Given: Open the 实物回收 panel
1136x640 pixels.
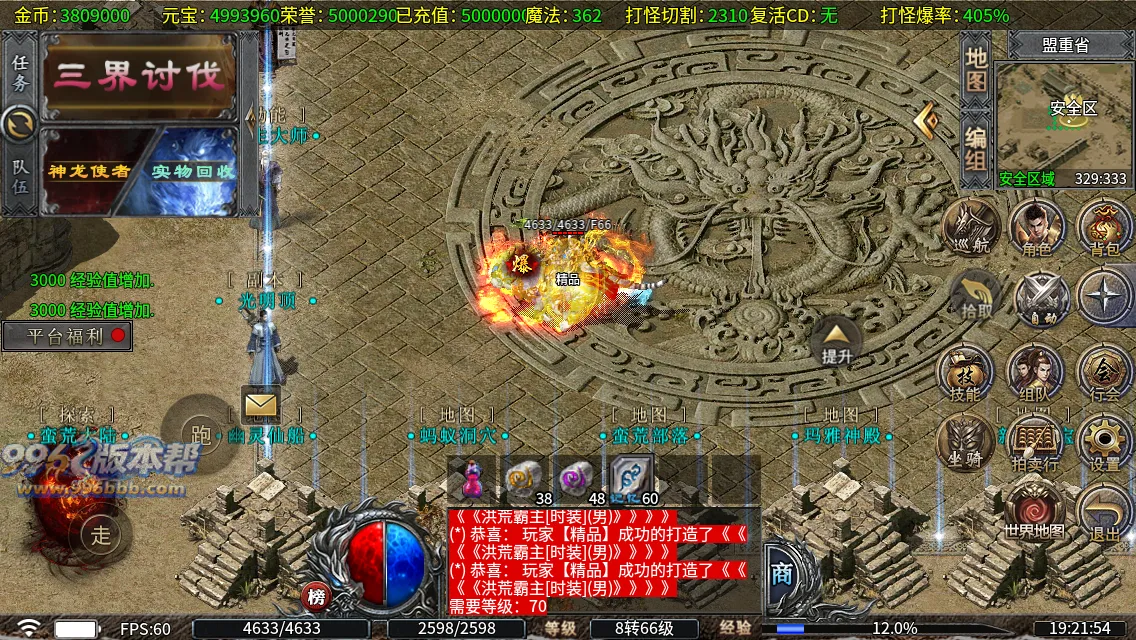Looking at the screenshot, I should (x=192, y=170).
